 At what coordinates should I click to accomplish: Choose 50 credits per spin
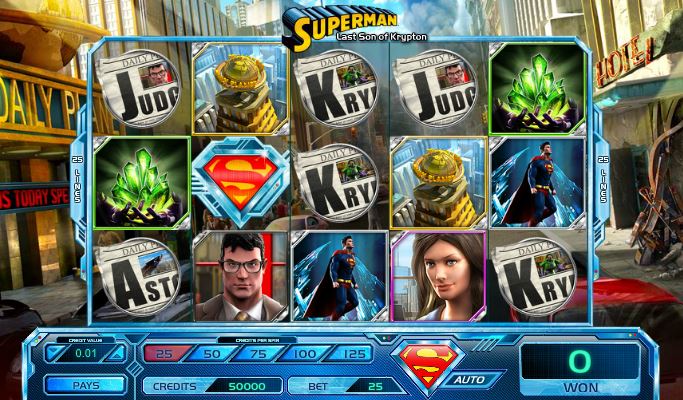tap(213, 352)
